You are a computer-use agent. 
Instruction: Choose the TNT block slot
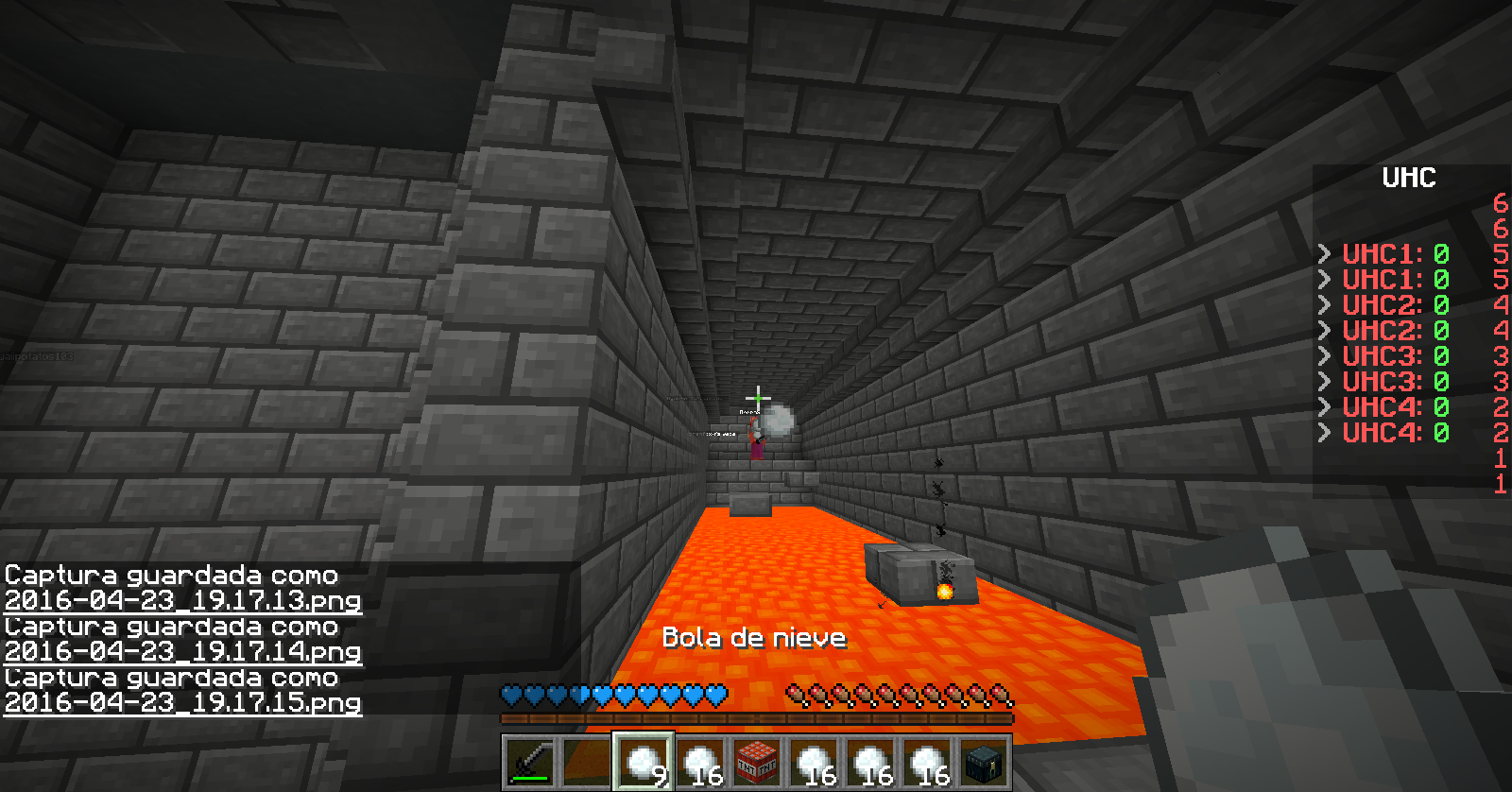[x=757, y=762]
